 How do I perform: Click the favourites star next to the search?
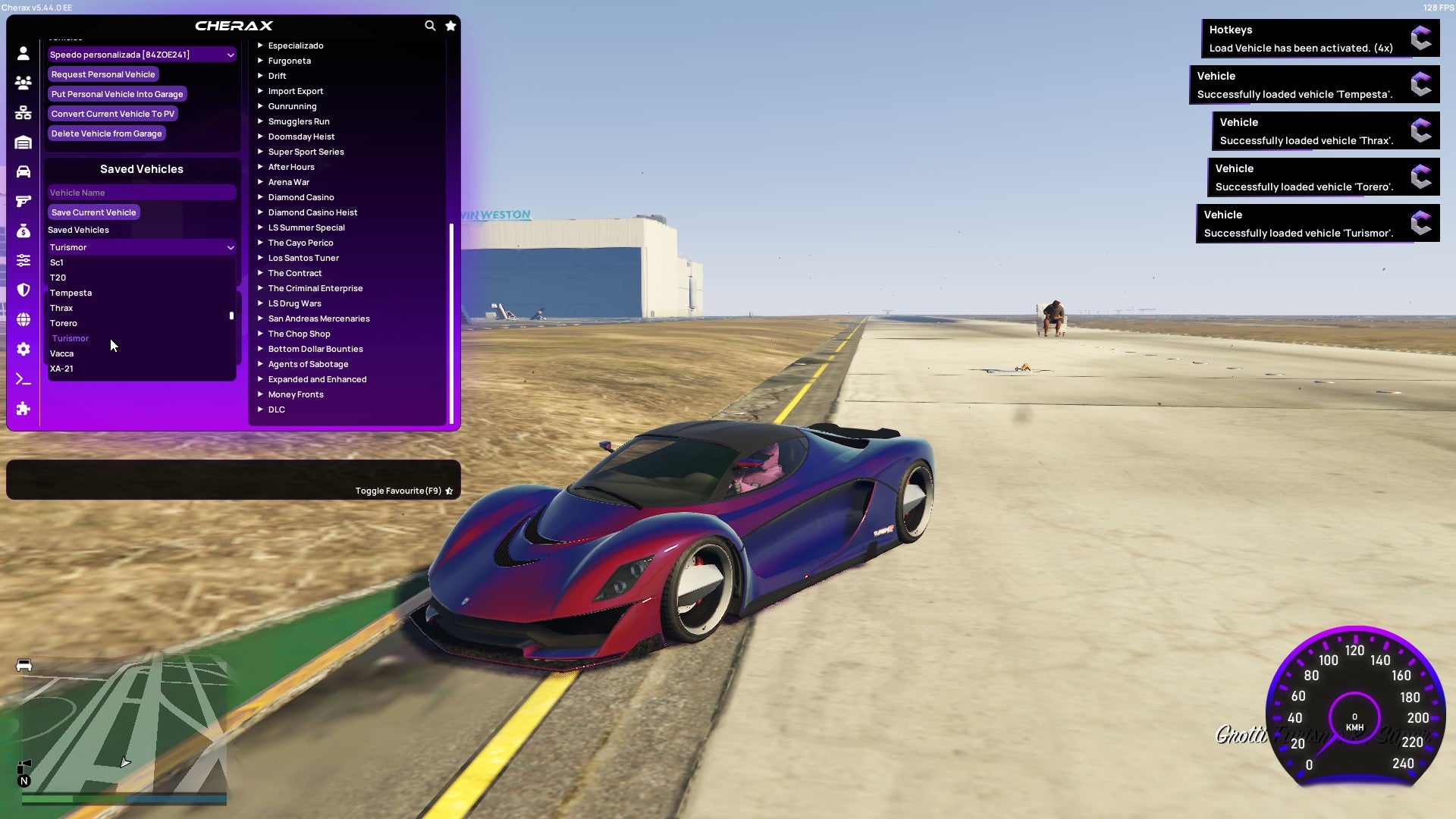(450, 25)
